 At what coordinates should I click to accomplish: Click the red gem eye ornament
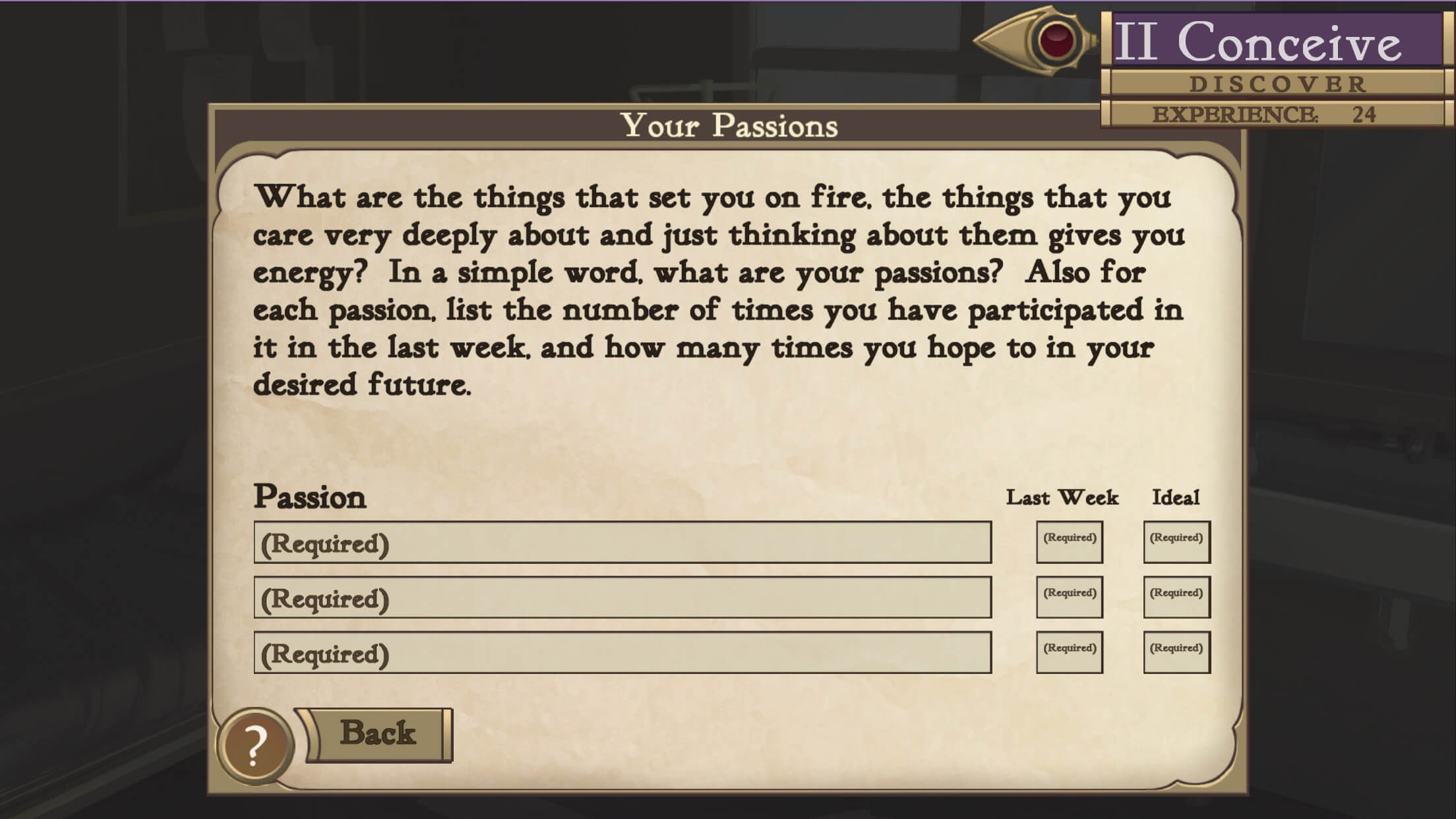(1056, 39)
